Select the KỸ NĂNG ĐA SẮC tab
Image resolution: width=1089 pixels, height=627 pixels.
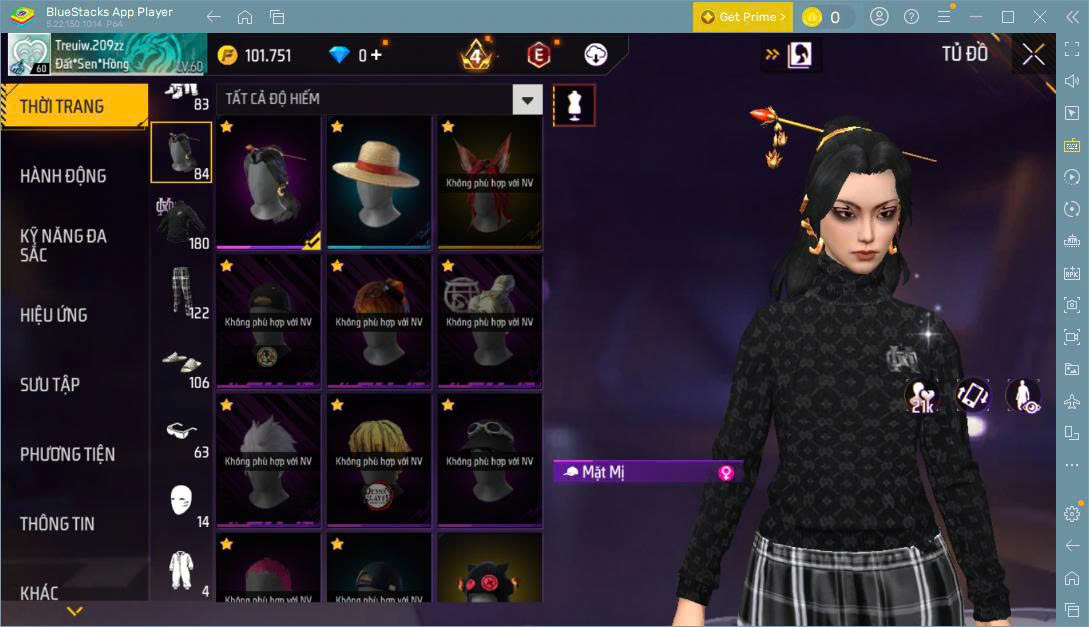tap(63, 245)
